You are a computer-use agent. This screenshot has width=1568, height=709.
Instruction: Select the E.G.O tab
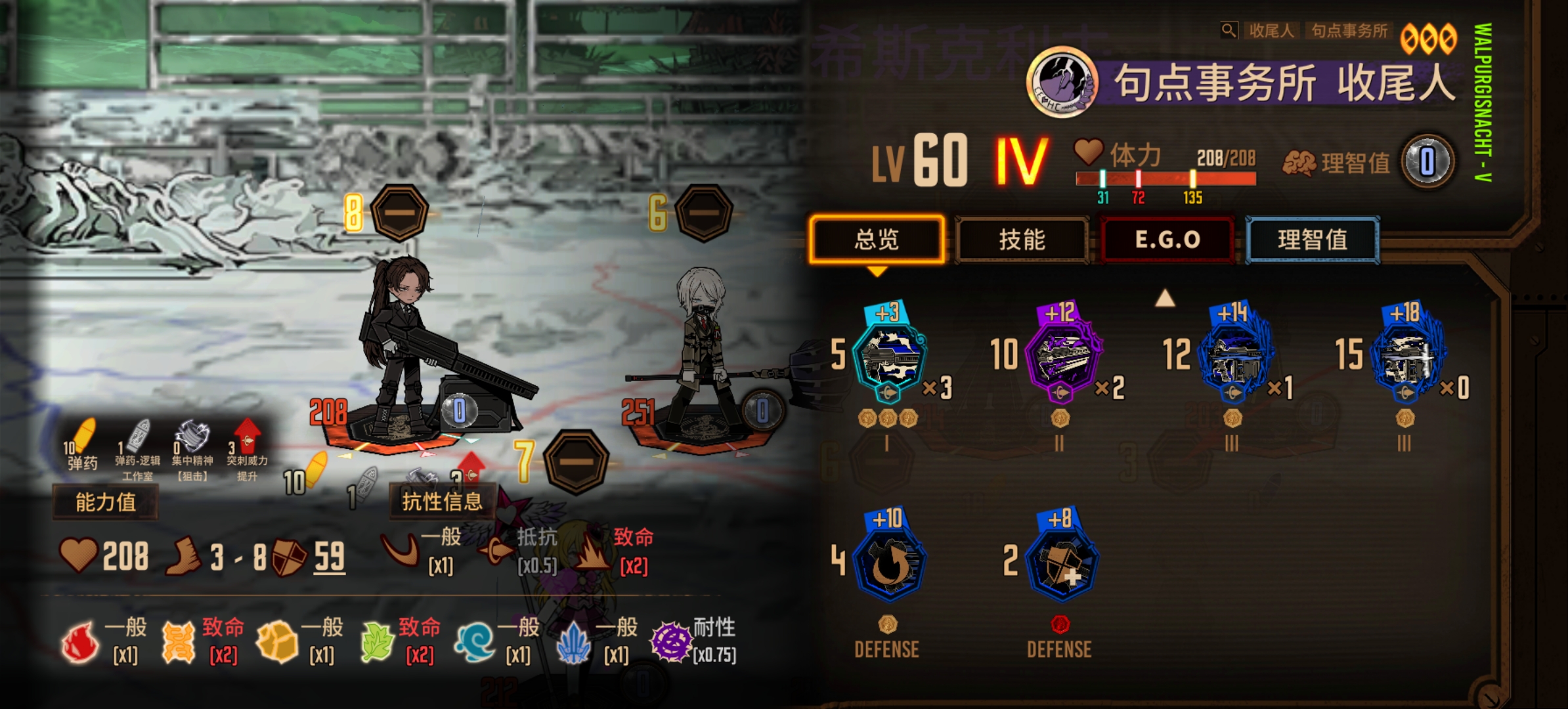(1167, 240)
